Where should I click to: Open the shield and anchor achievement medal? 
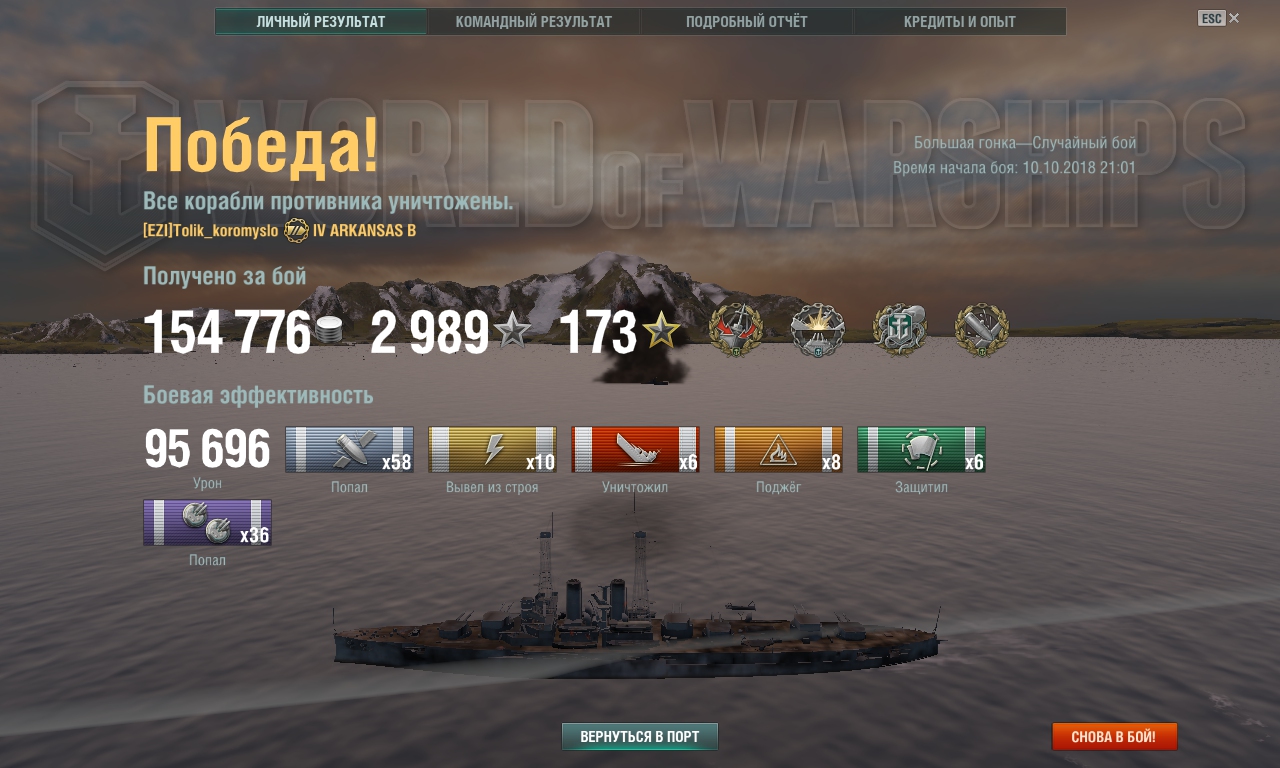pos(900,331)
